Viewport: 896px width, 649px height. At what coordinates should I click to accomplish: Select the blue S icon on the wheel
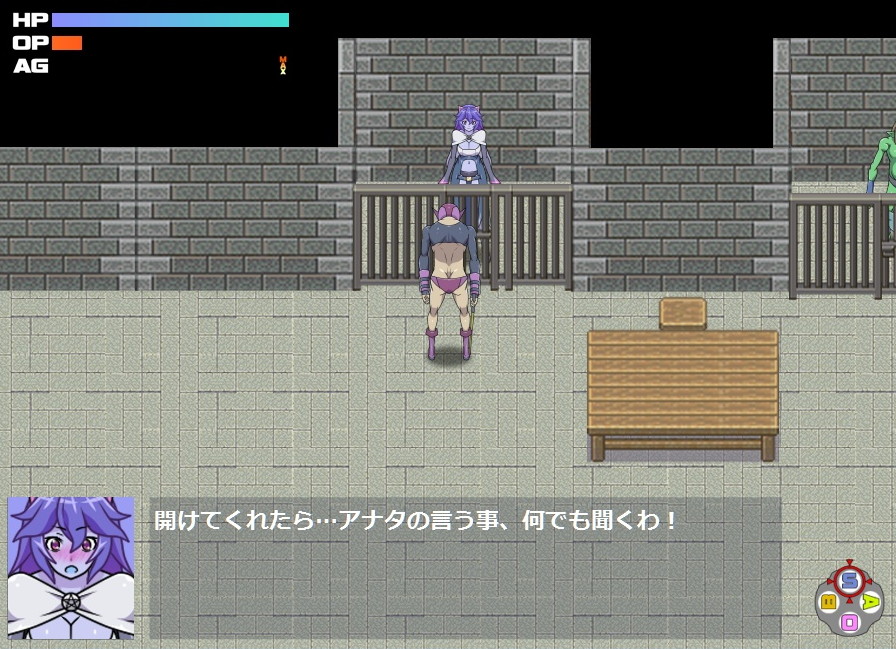(849, 580)
